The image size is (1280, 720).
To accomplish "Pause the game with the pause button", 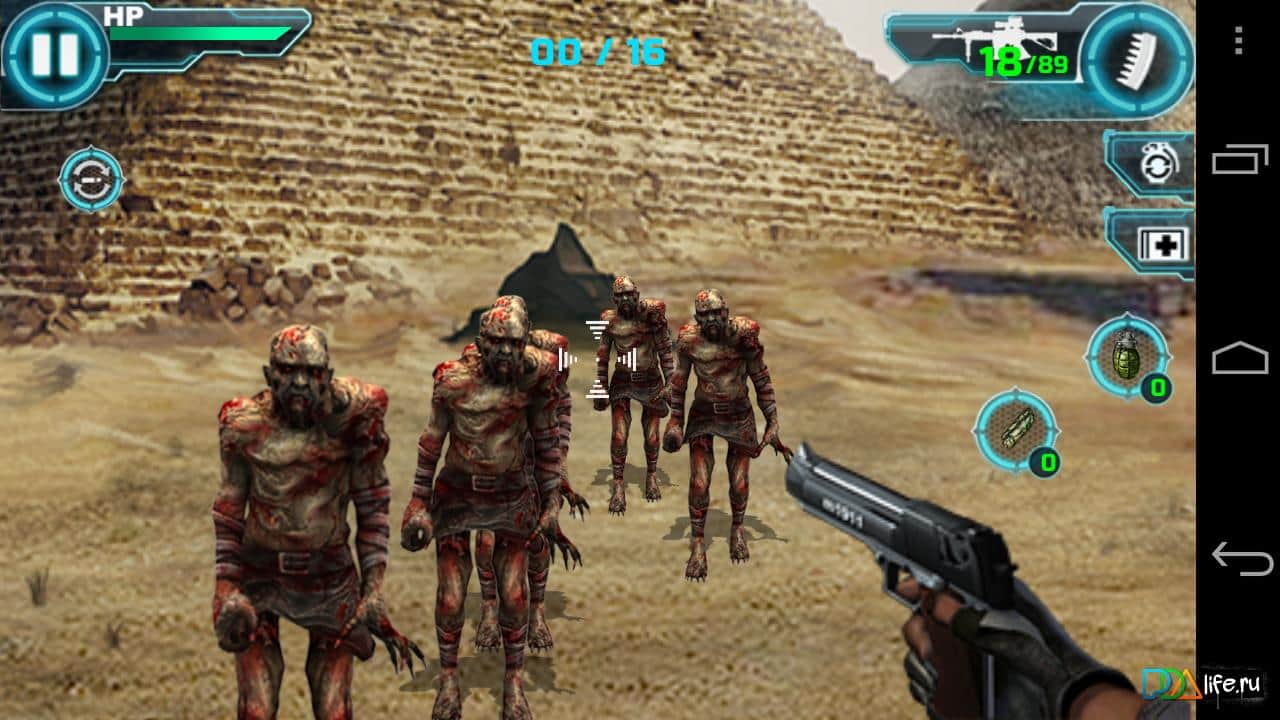I will 53,55.
